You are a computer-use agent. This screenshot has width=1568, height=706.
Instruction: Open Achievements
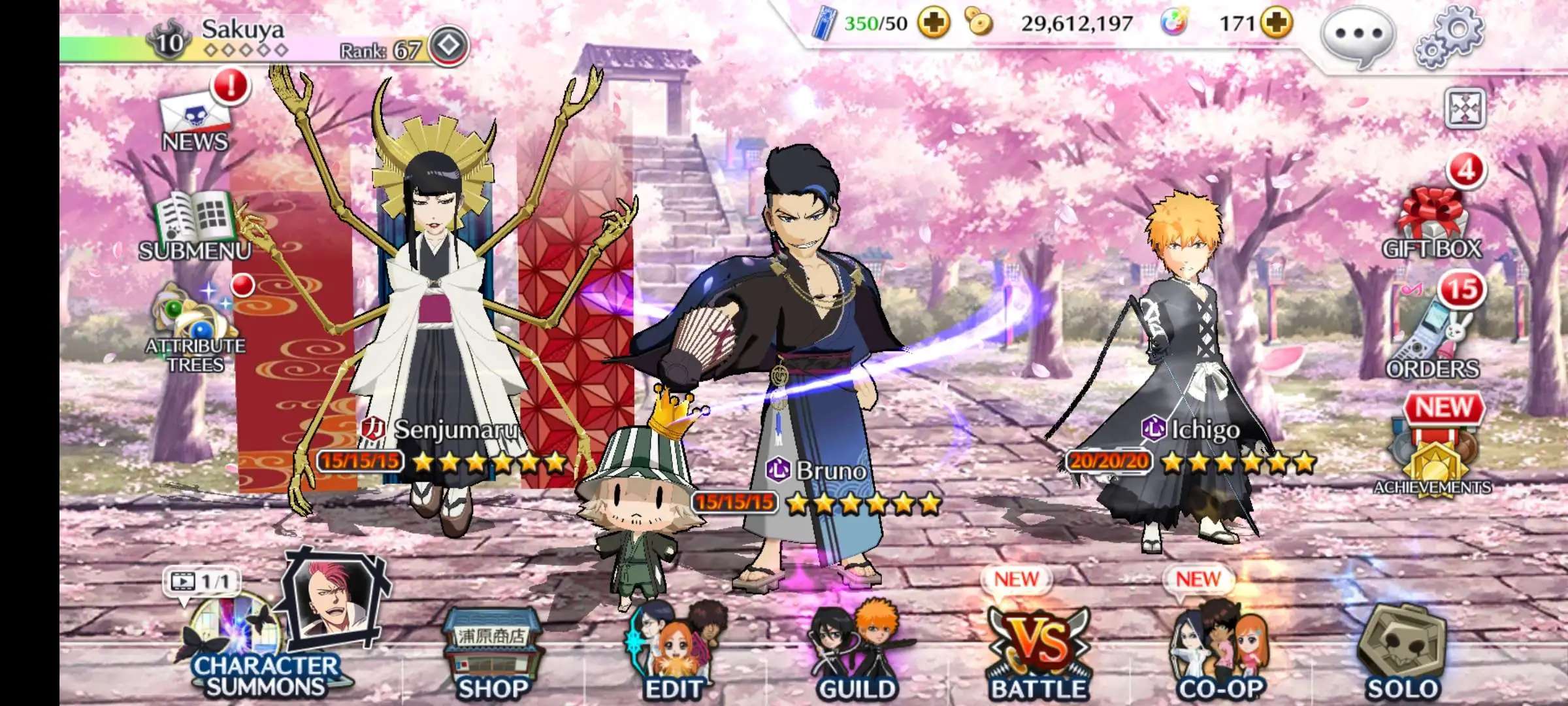1433,458
